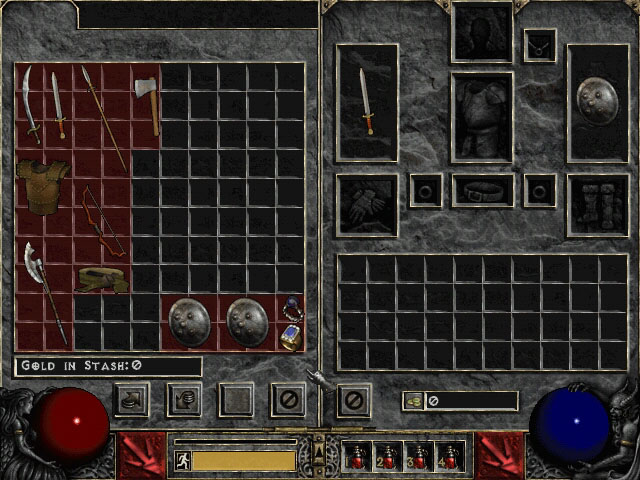Pick up the scimitar in the stash
This screenshot has width=640, height=480.
(x=31, y=104)
